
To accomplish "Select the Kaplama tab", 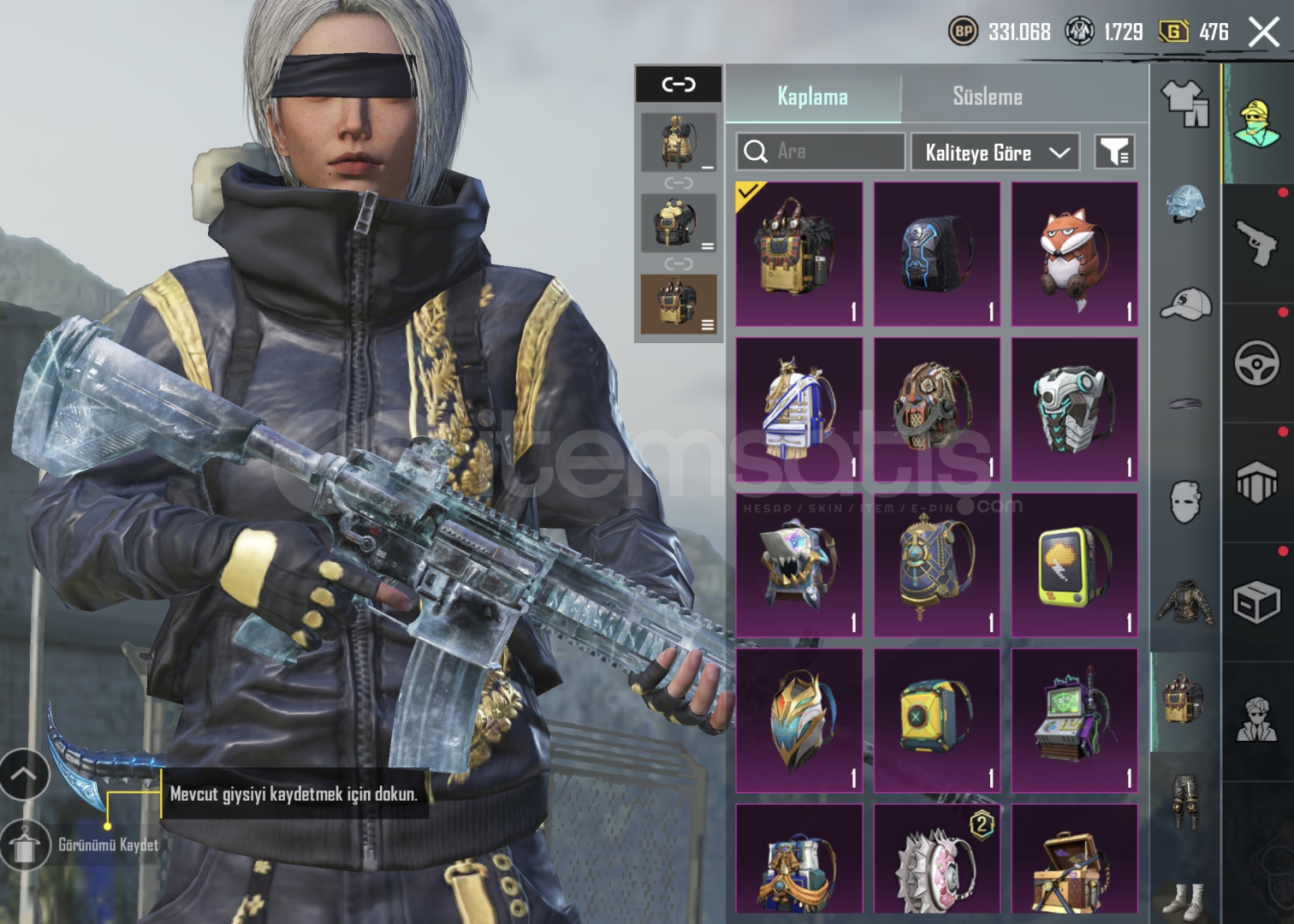I will [x=812, y=97].
